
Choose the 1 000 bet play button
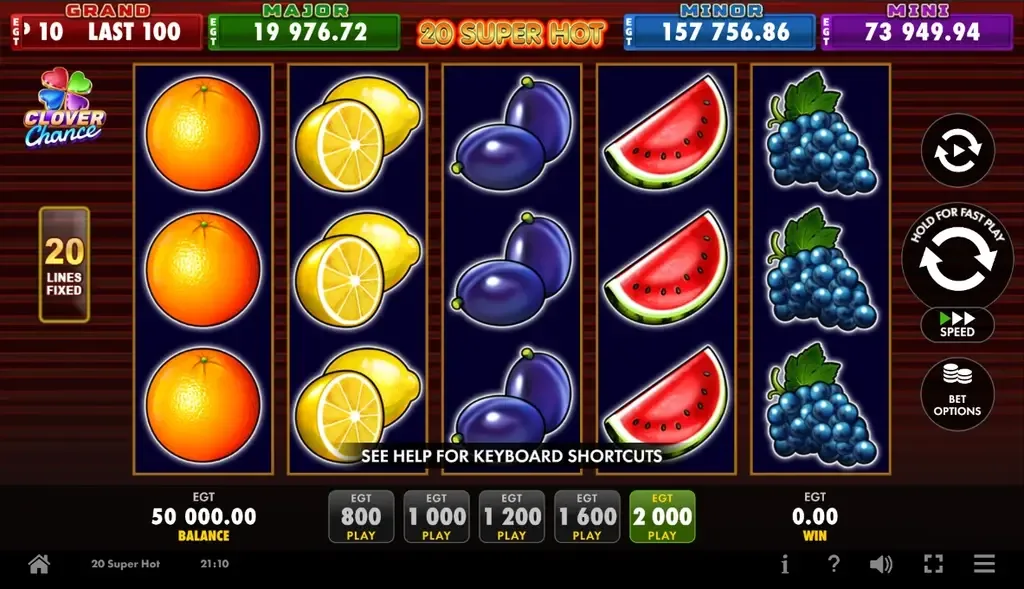pyautogui.click(x=436, y=517)
